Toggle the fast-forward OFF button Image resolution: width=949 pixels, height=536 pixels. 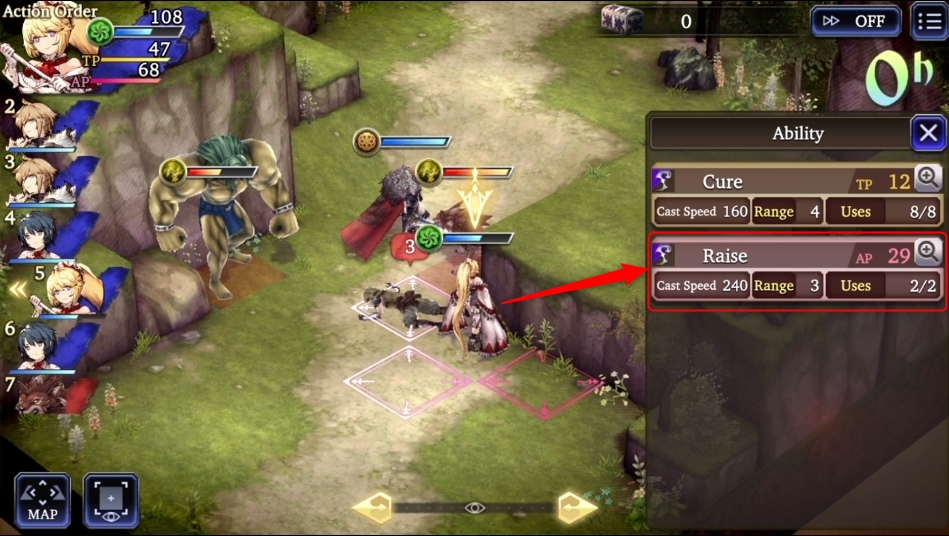coord(855,21)
